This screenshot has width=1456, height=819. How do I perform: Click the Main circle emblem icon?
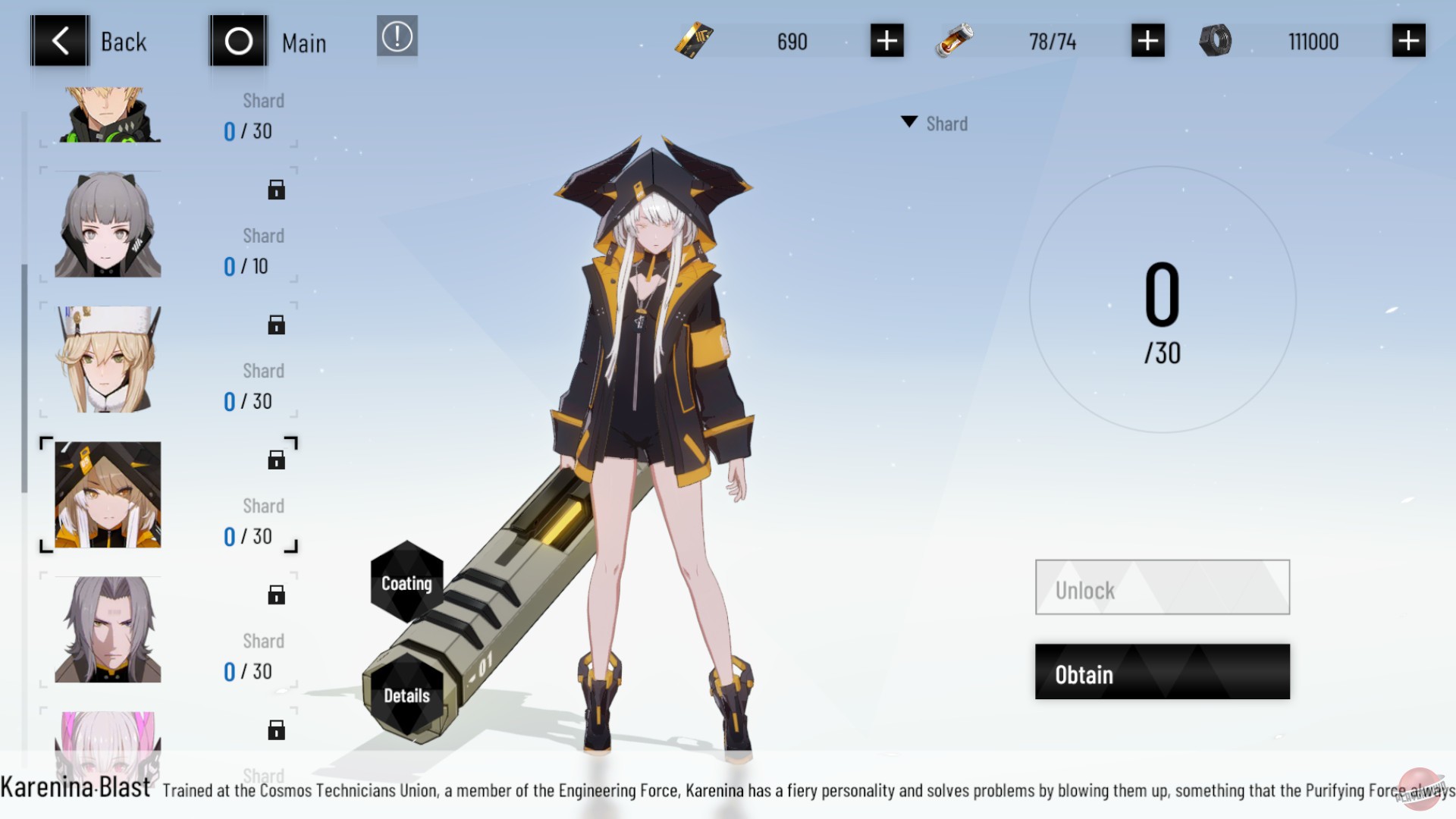pos(237,40)
